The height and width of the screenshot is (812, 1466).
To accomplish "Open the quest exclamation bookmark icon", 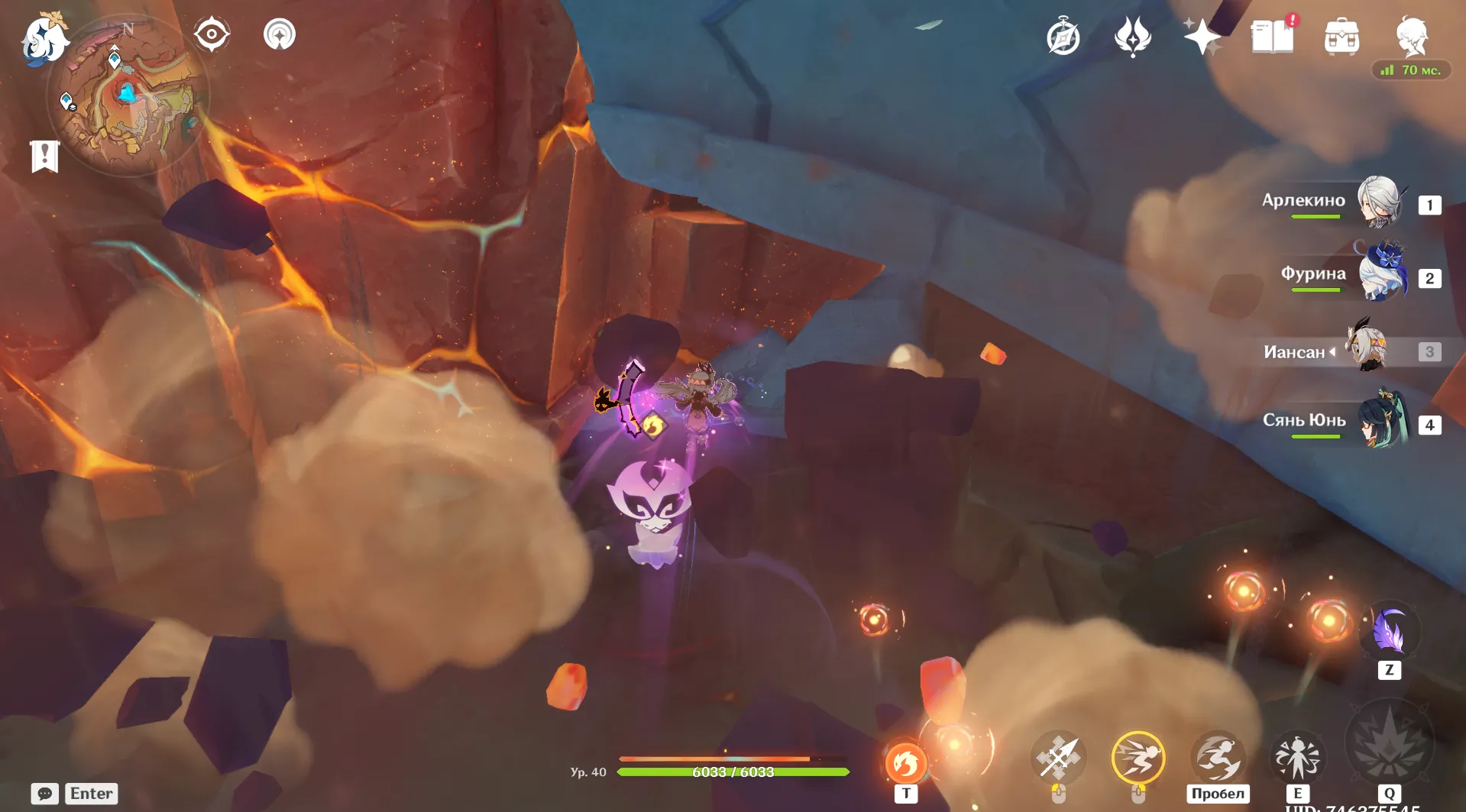I will pyautogui.click(x=45, y=157).
